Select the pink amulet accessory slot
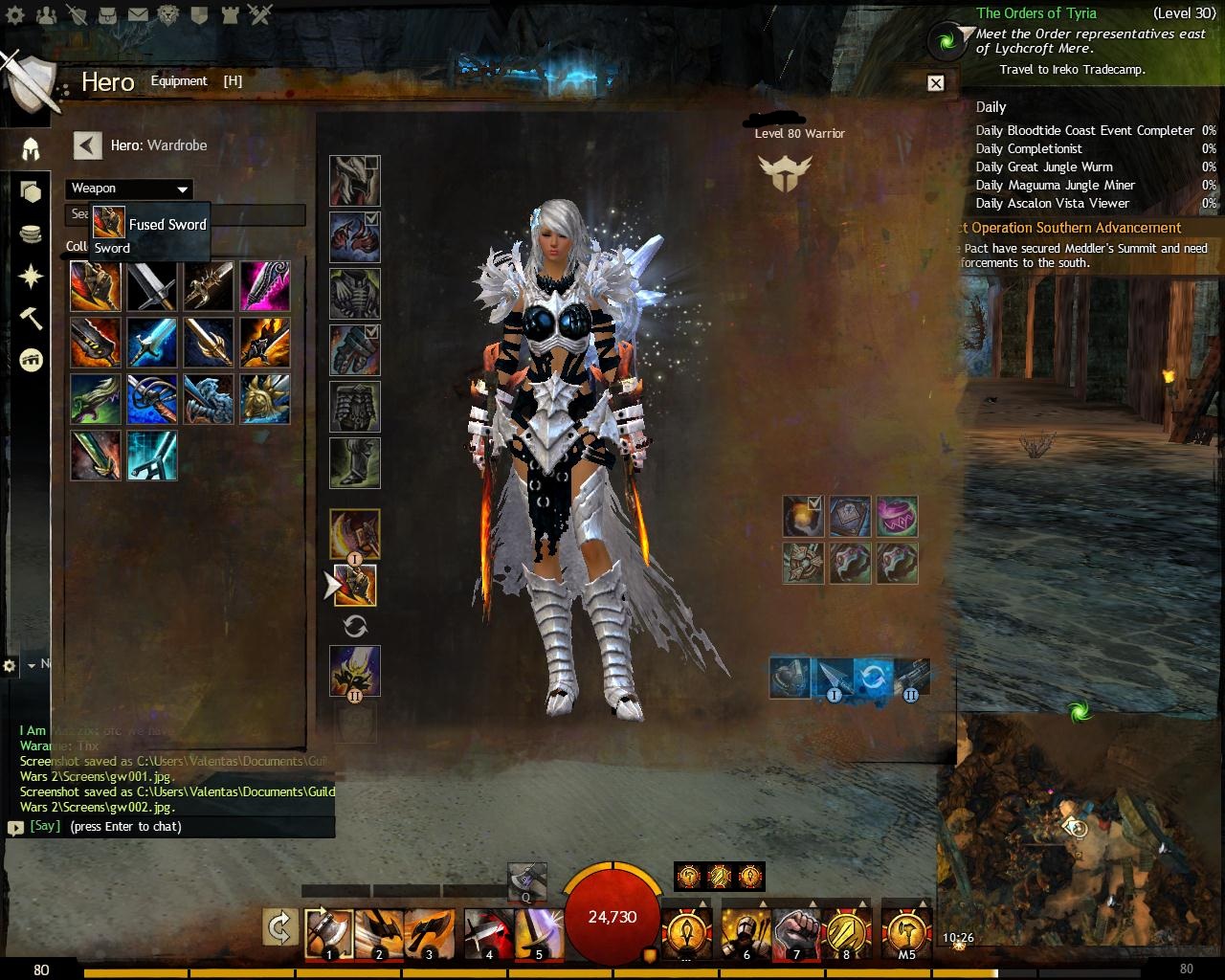This screenshot has height=980, width=1225. coord(897,517)
